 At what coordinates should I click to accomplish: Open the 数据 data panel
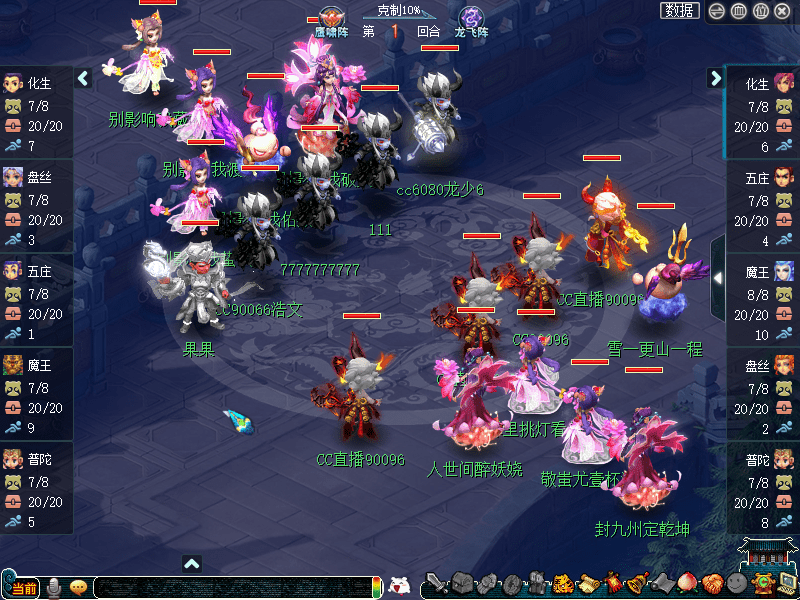click(680, 11)
